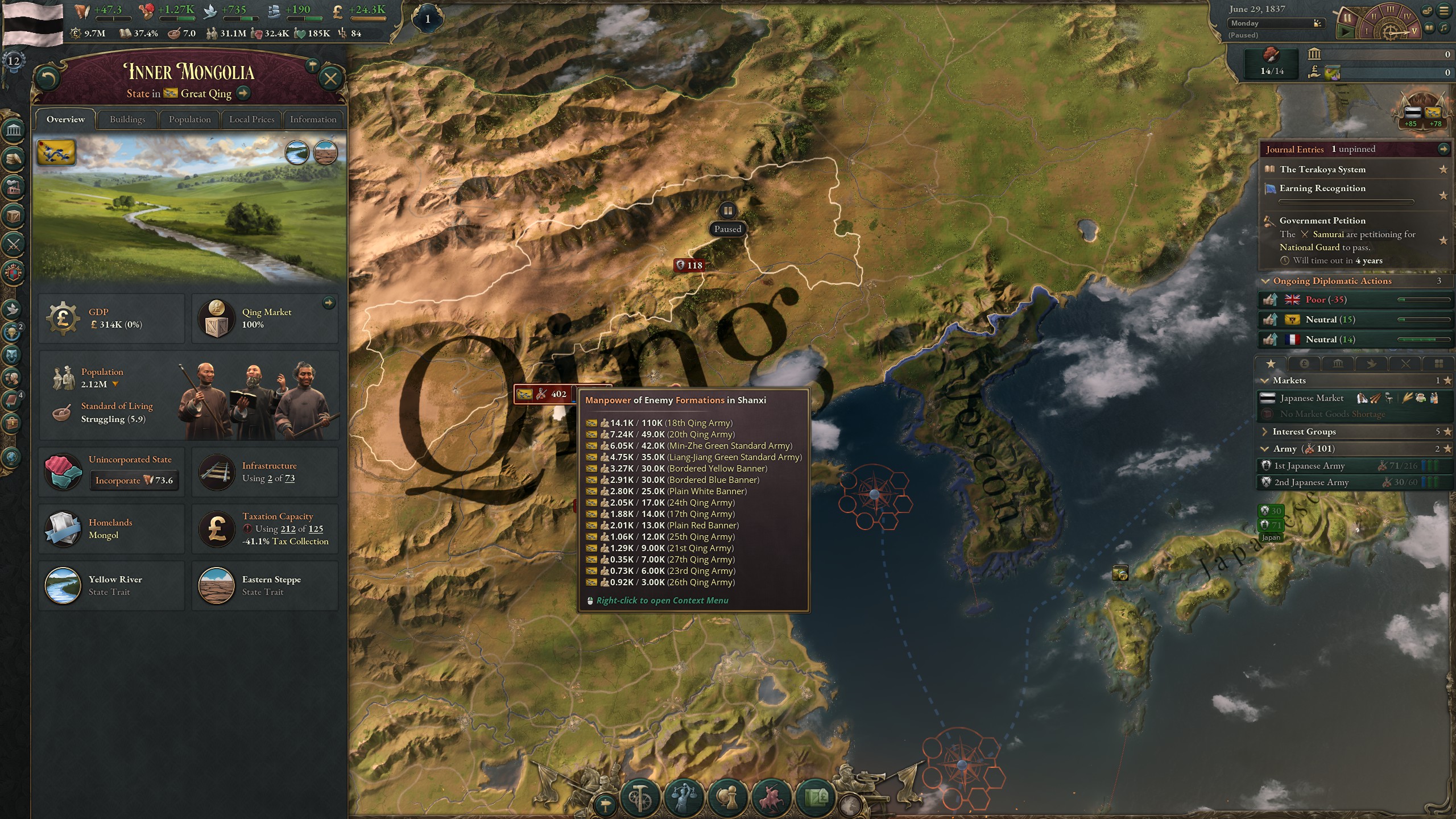
Task: Follow the Great Qing arrow link
Action: [x=244, y=94]
